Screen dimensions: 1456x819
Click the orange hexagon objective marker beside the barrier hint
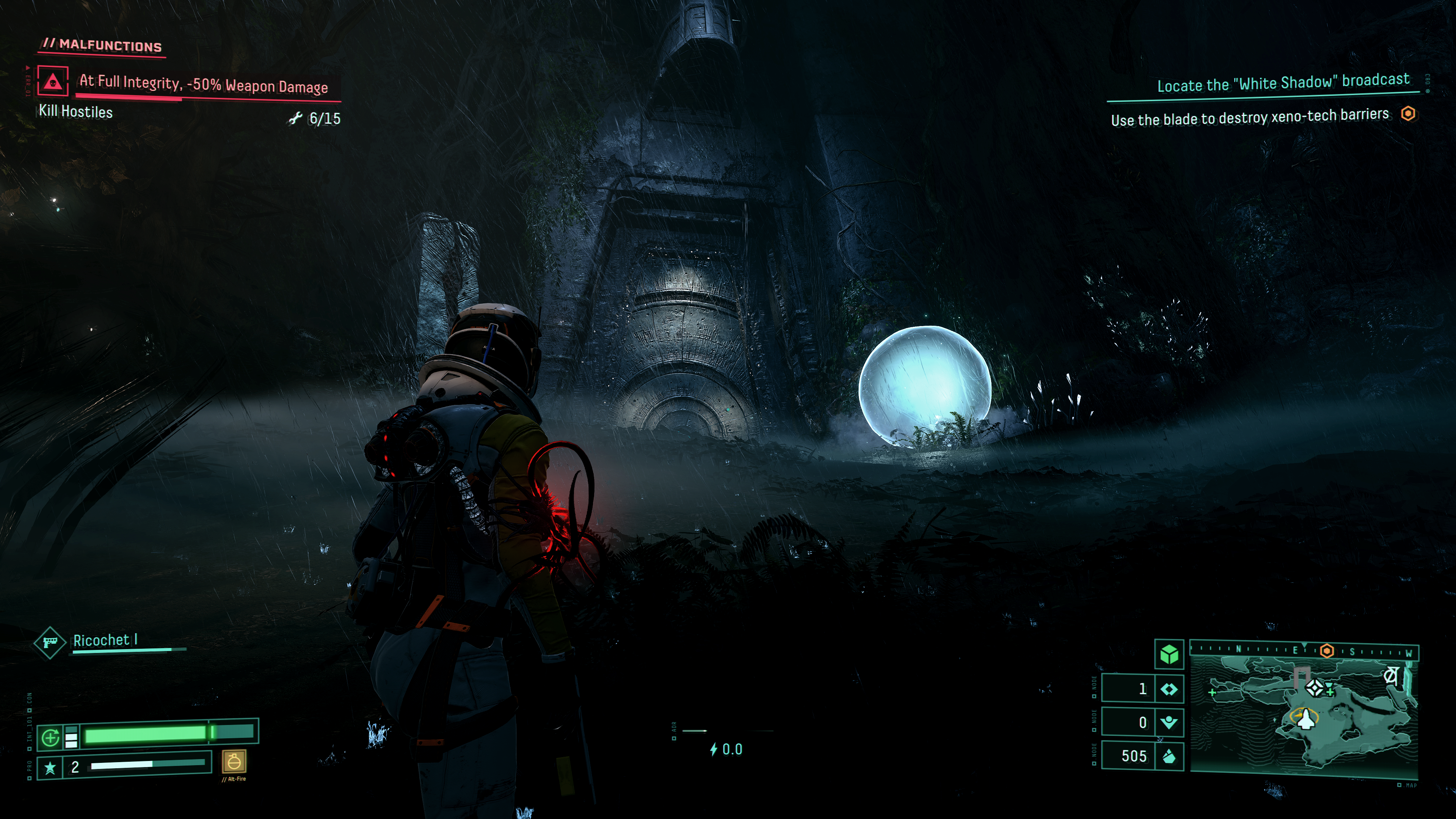click(x=1408, y=114)
